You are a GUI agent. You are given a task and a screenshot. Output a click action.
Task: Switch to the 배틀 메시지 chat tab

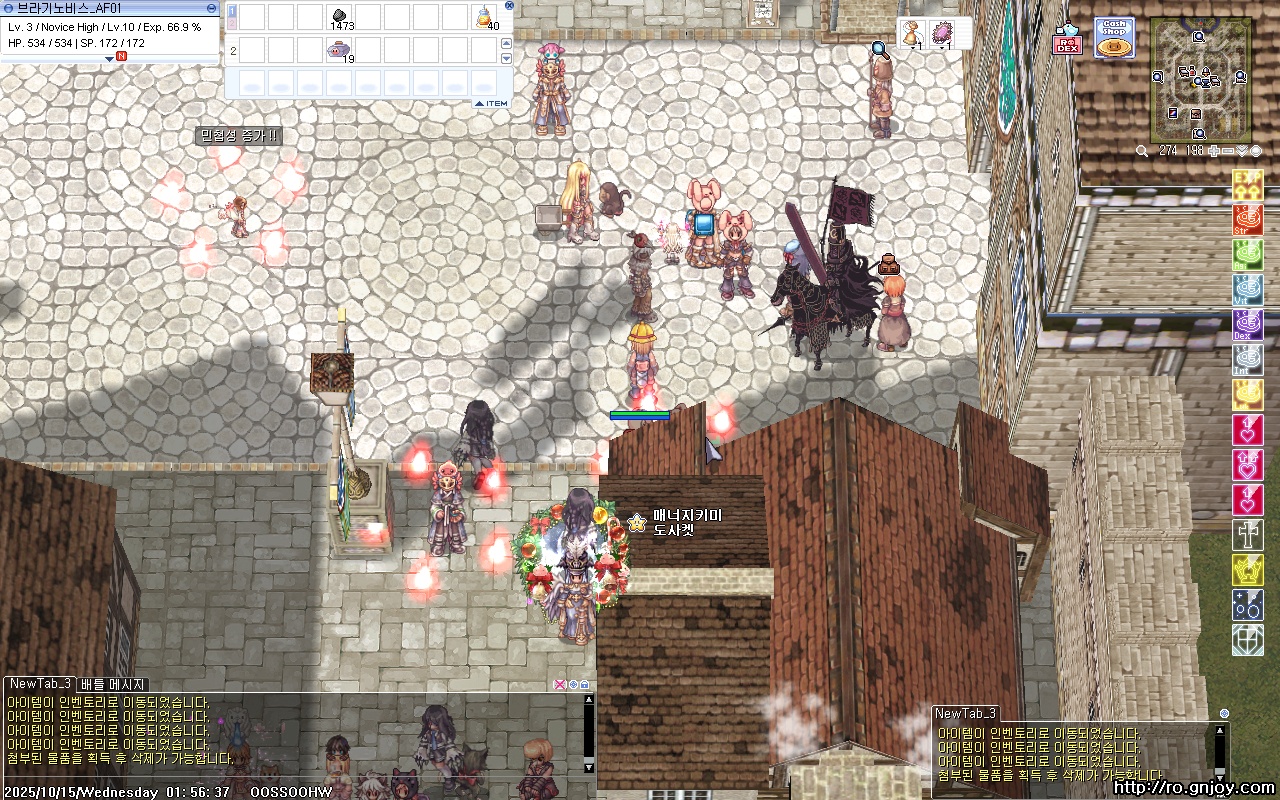tap(113, 684)
